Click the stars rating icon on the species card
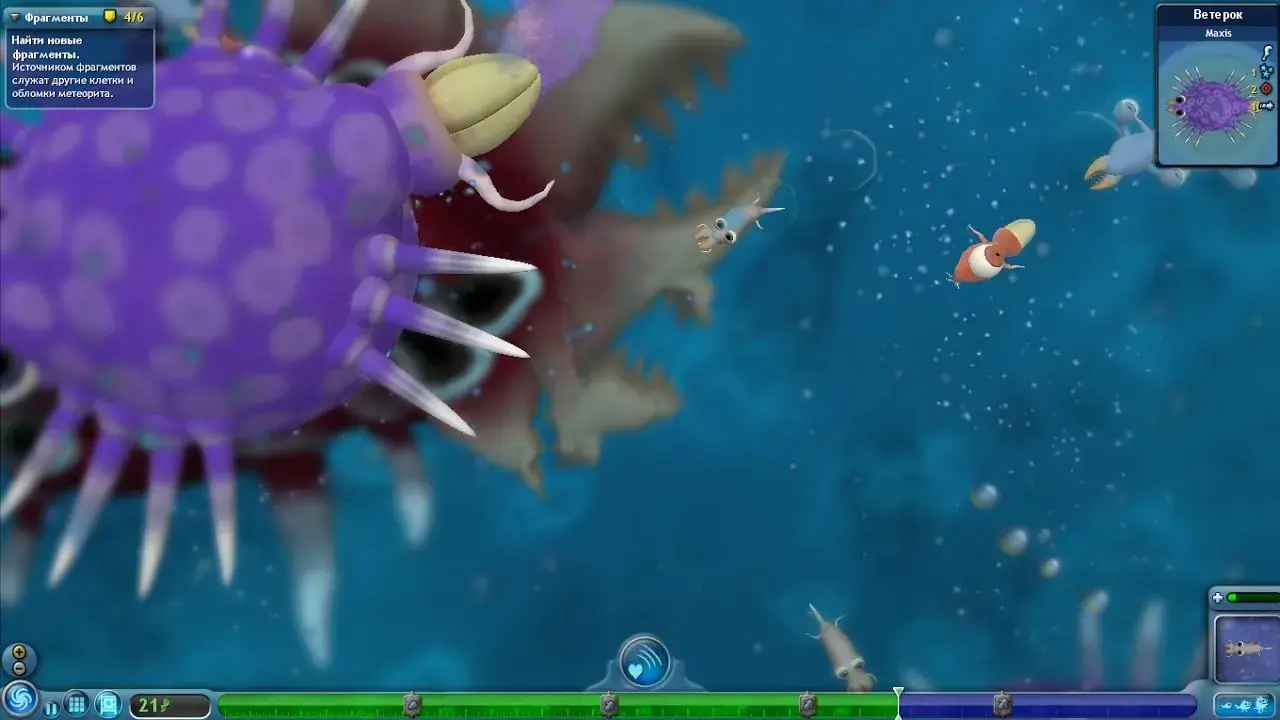 pos(1265,71)
